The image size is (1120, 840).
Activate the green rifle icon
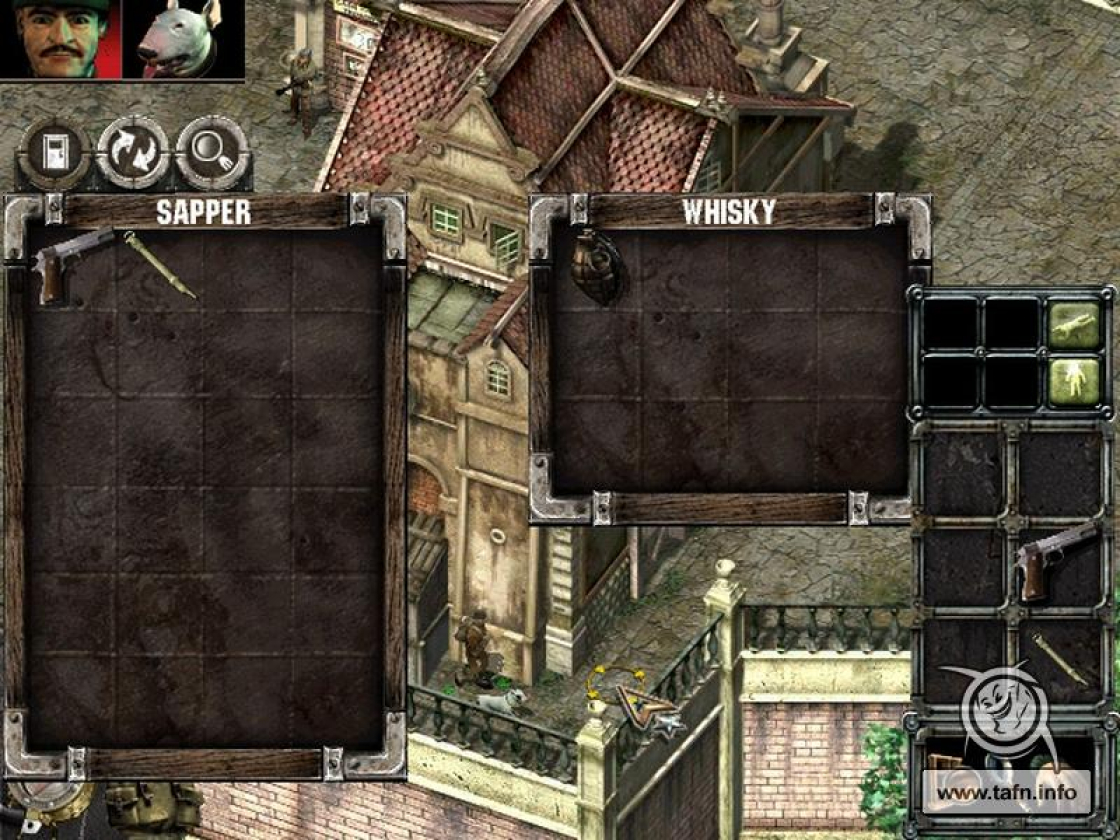tap(1075, 323)
